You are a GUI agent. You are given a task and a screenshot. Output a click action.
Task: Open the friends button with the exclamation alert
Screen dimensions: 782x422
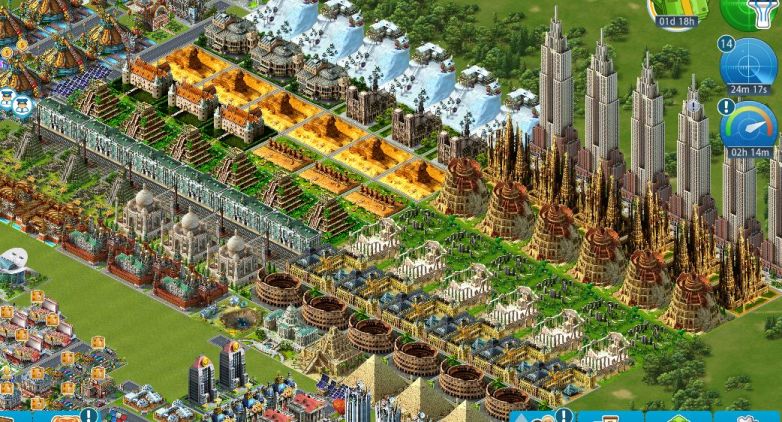pyautogui.click(x=543, y=416)
